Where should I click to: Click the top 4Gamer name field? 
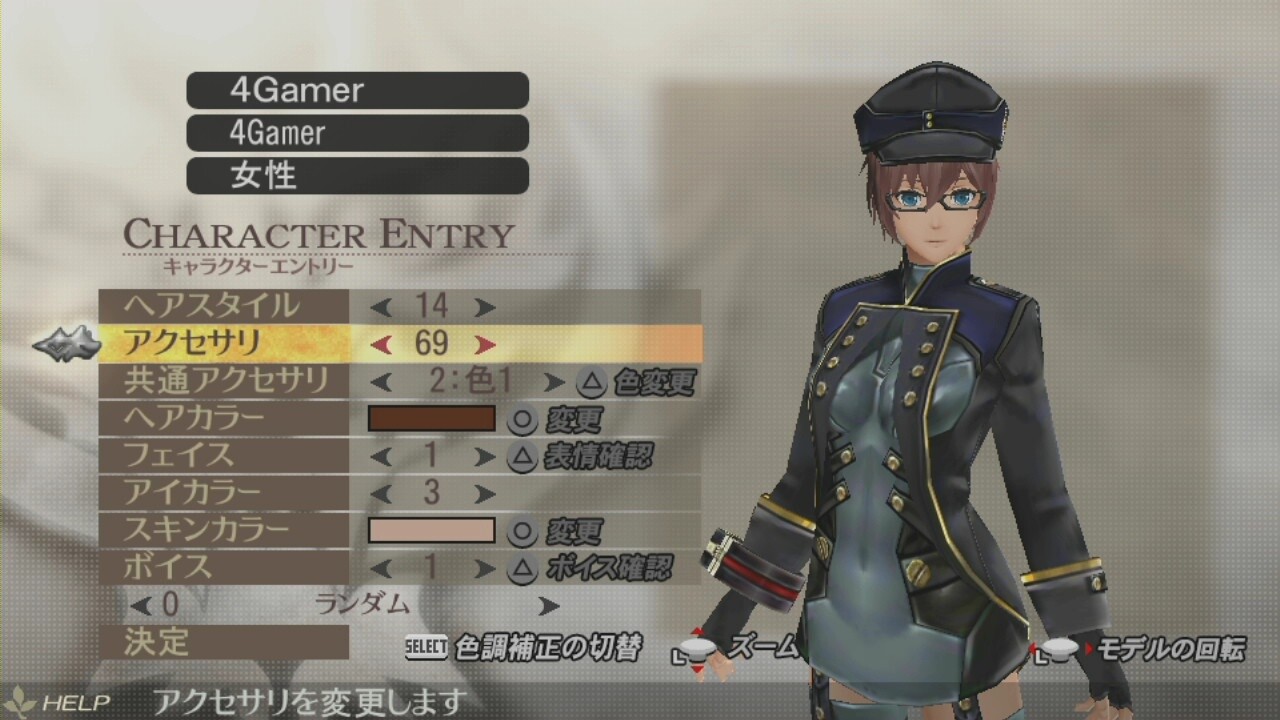[x=357, y=91]
